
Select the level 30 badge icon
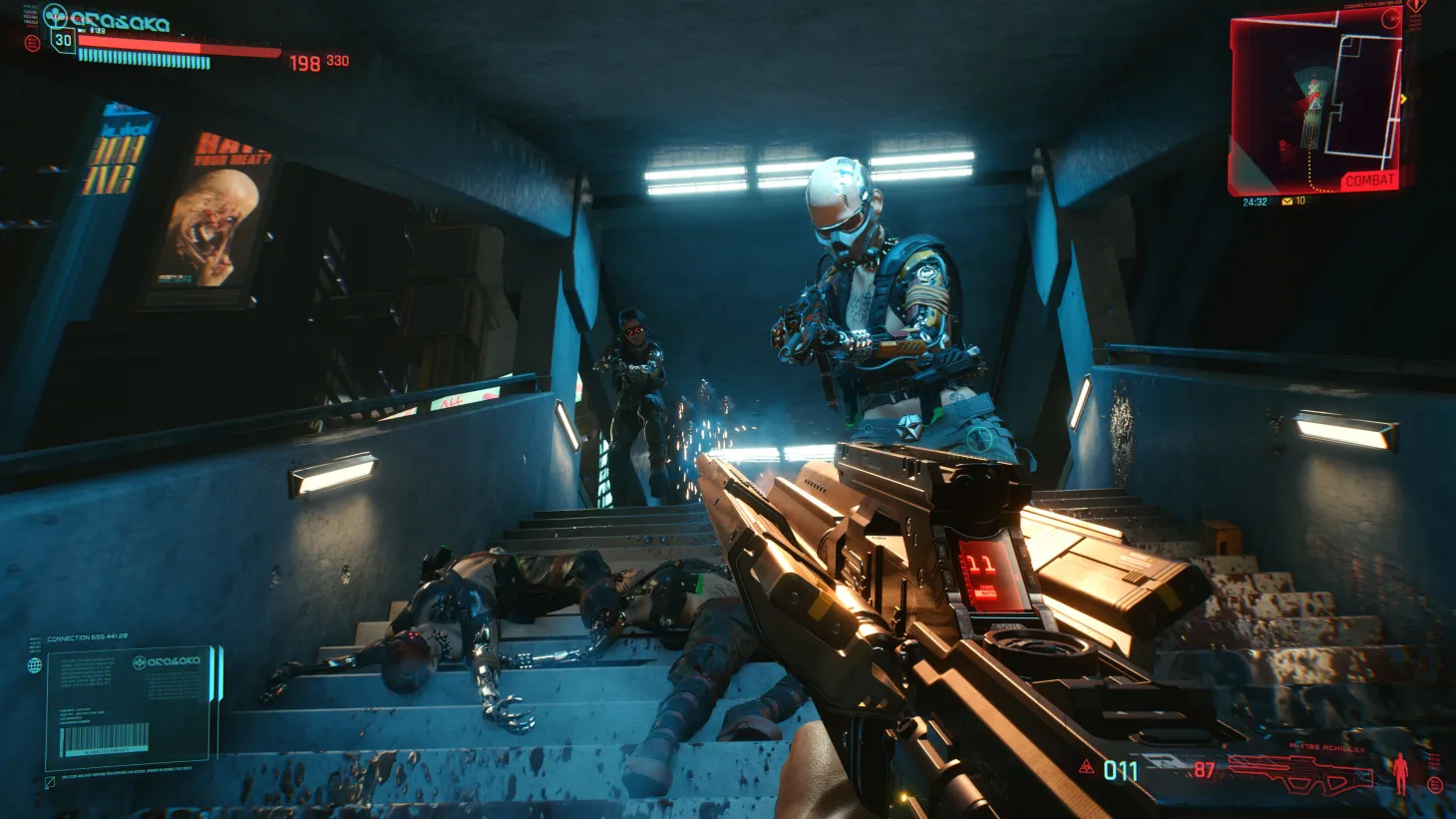coord(62,41)
